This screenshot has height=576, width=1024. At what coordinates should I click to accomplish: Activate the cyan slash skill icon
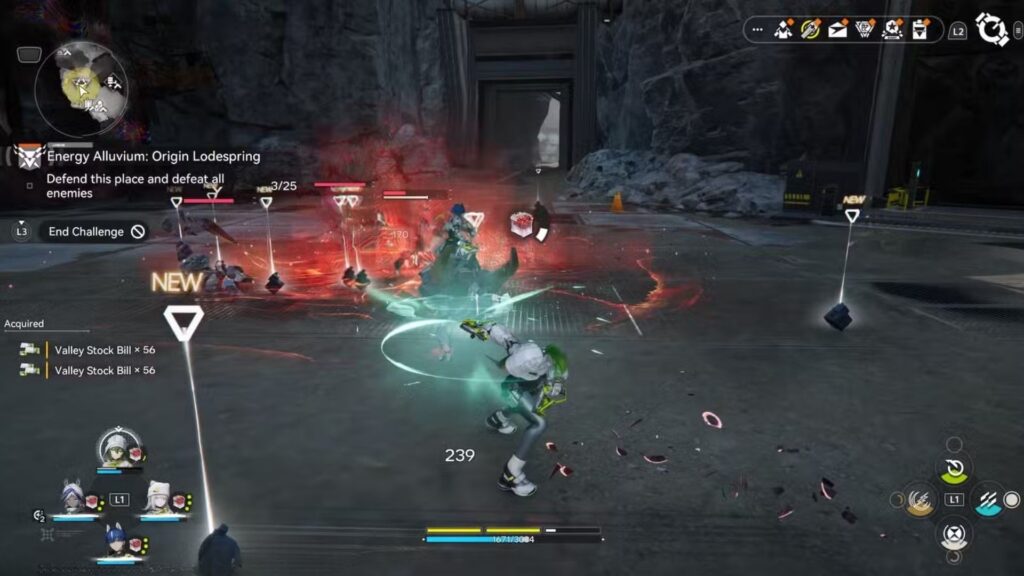coord(988,499)
